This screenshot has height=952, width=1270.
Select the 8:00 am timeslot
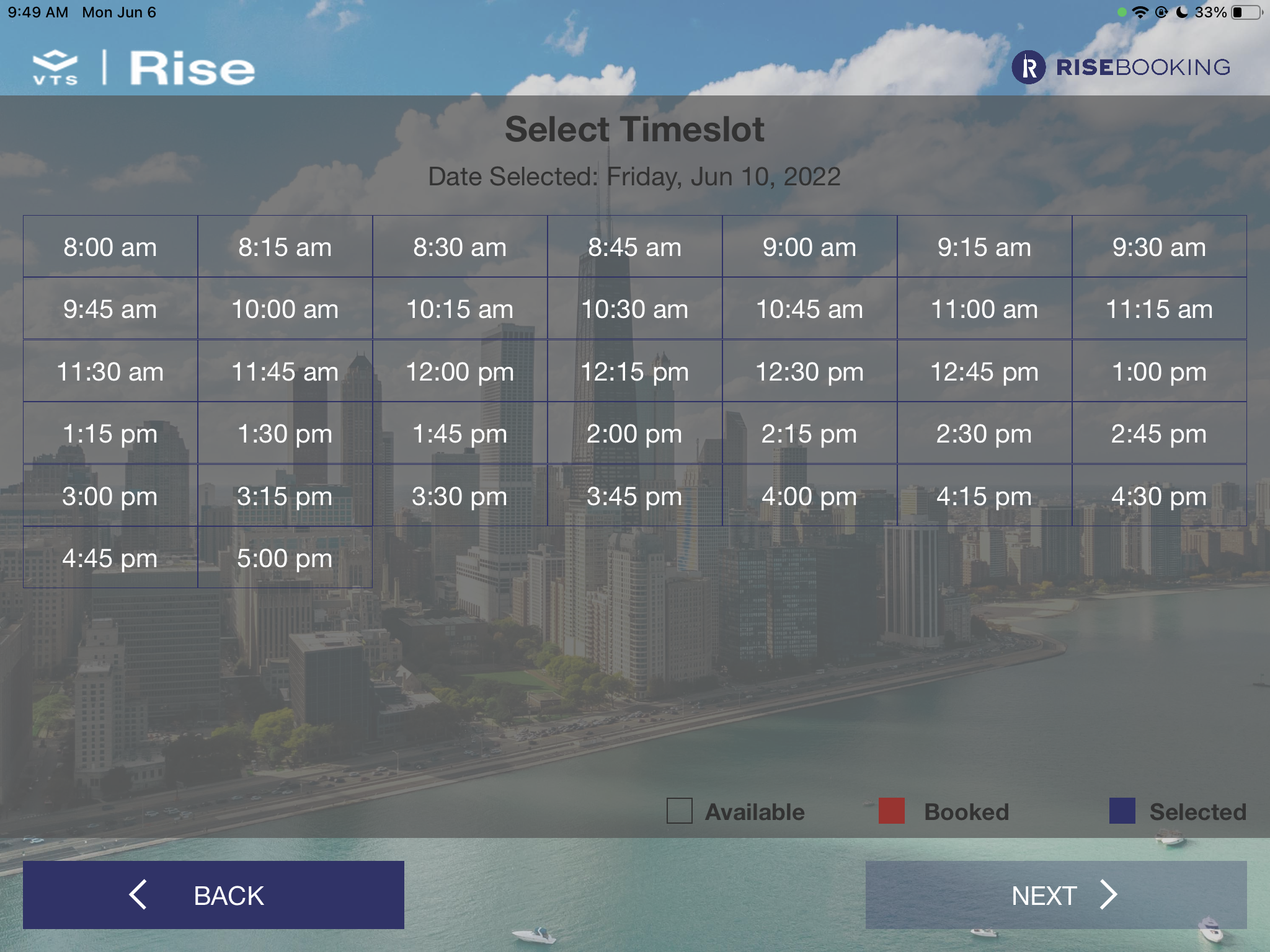click(x=110, y=247)
